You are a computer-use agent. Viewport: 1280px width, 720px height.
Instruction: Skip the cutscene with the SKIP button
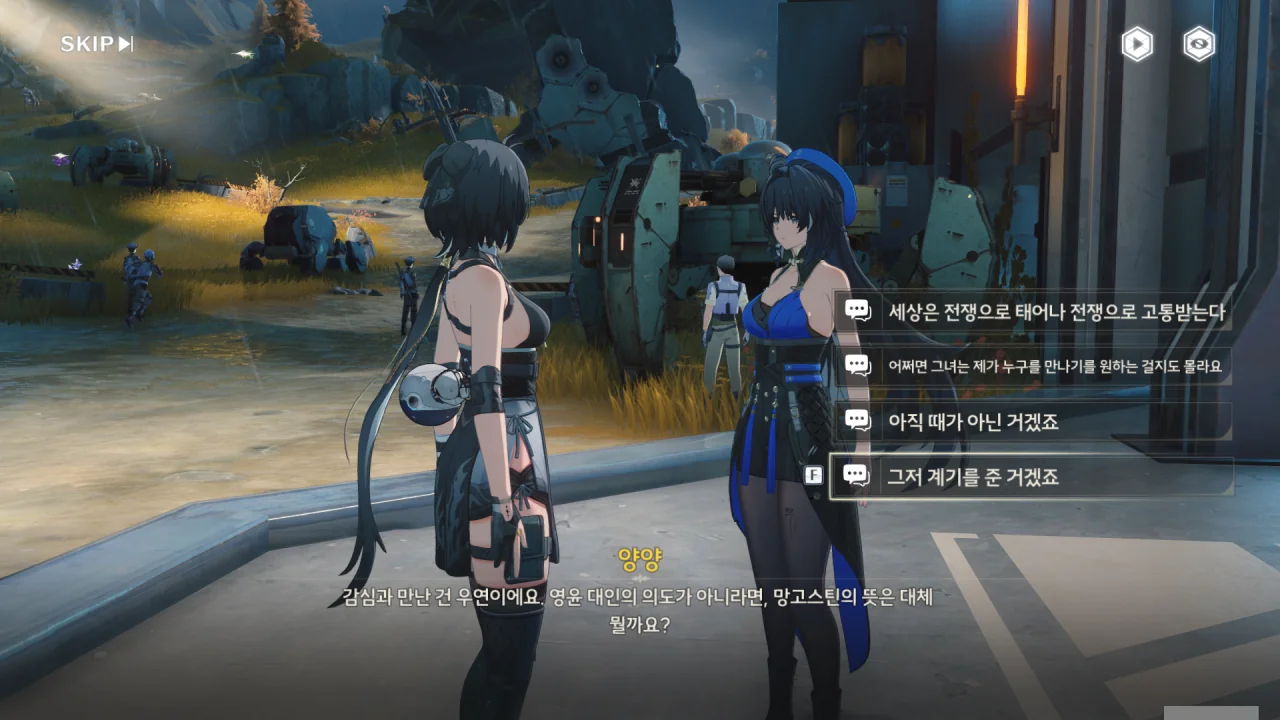coord(97,44)
